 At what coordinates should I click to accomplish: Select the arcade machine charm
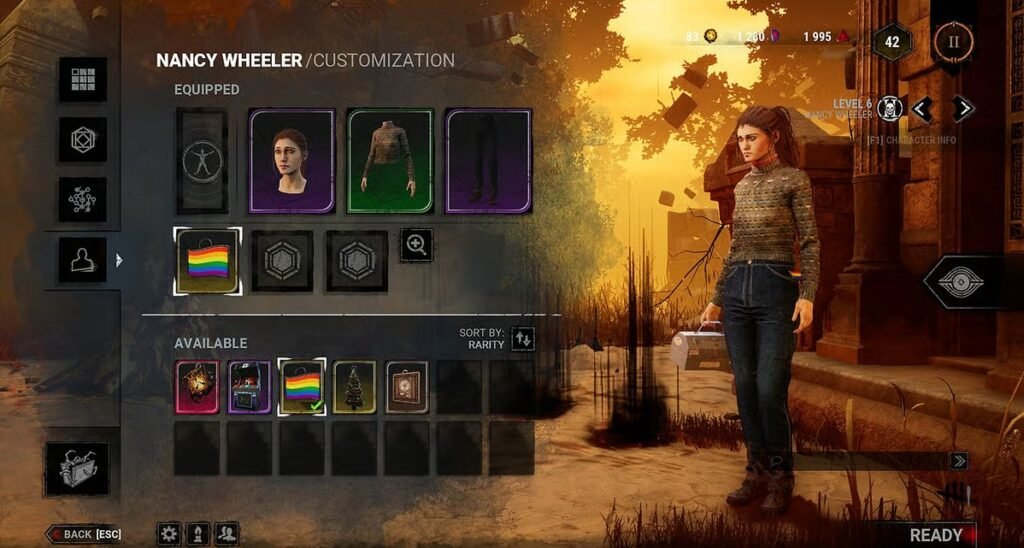pyautogui.click(x=249, y=387)
